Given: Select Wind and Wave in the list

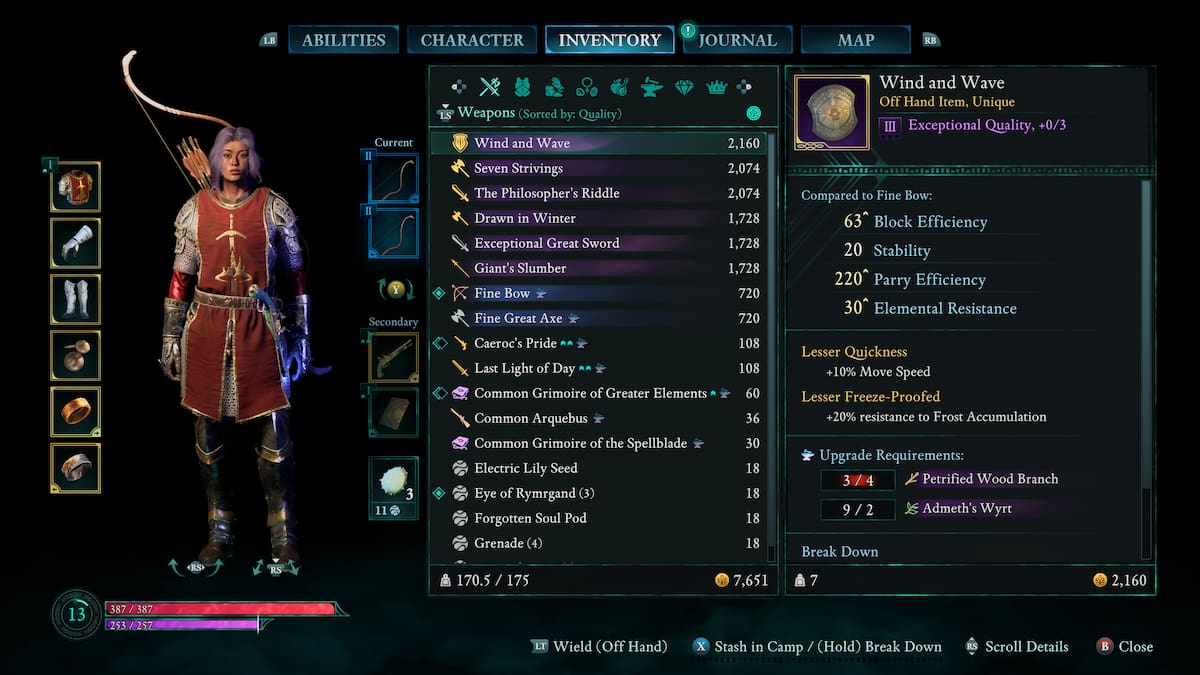Looking at the screenshot, I should click(x=522, y=143).
